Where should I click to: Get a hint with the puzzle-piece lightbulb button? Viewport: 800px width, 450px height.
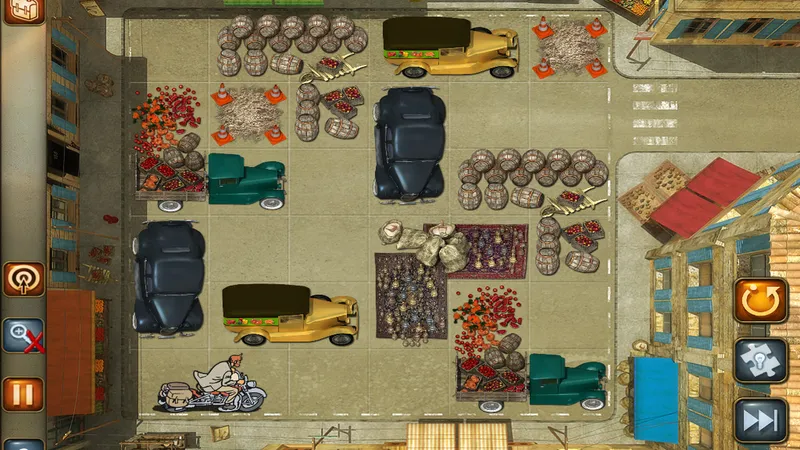[x=761, y=360]
